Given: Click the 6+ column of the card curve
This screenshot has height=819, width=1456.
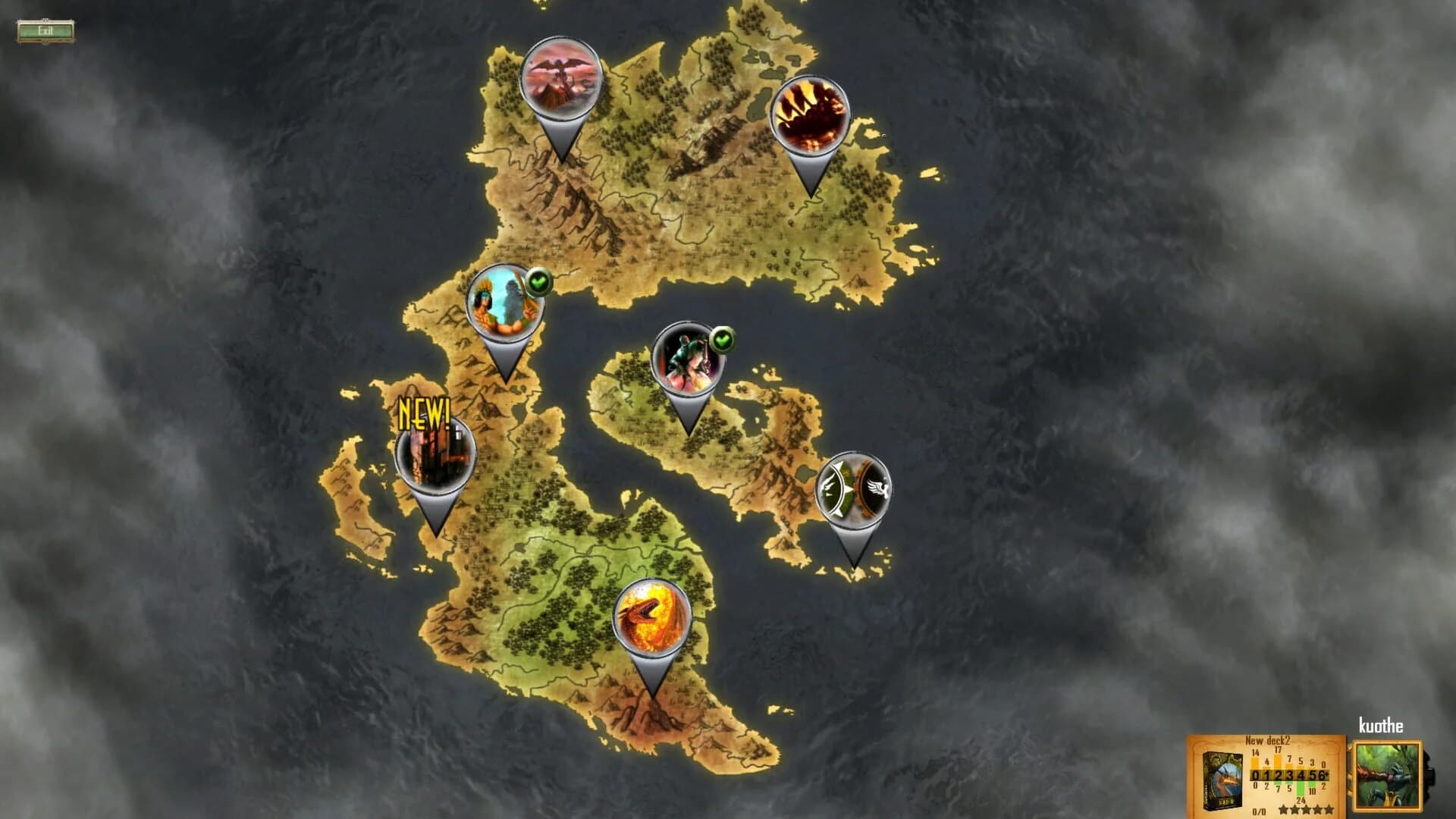Looking at the screenshot, I should click(1323, 775).
